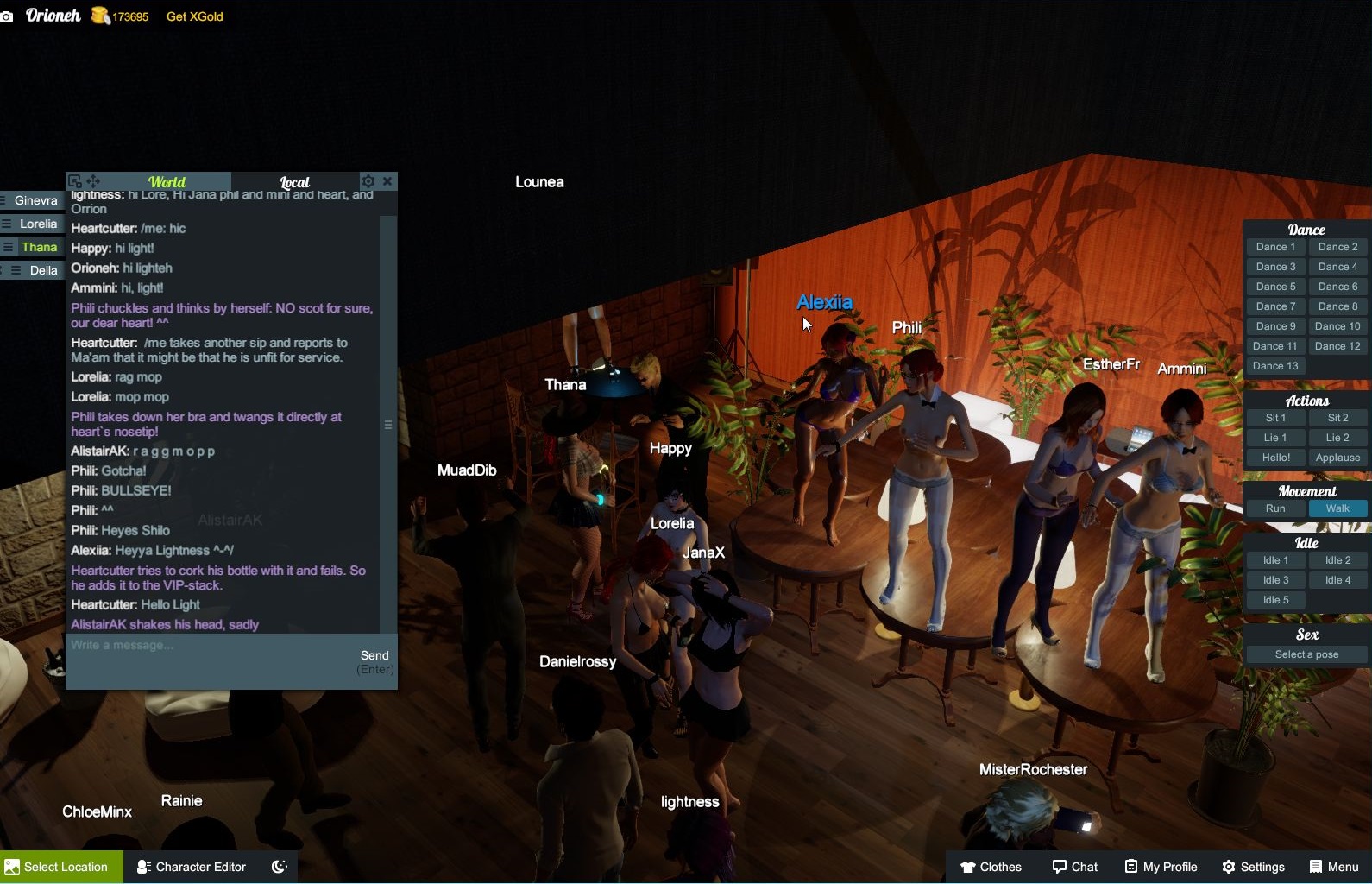This screenshot has height=884, width=1372.
Task: Click the move handle on the chat window
Action: [93, 181]
